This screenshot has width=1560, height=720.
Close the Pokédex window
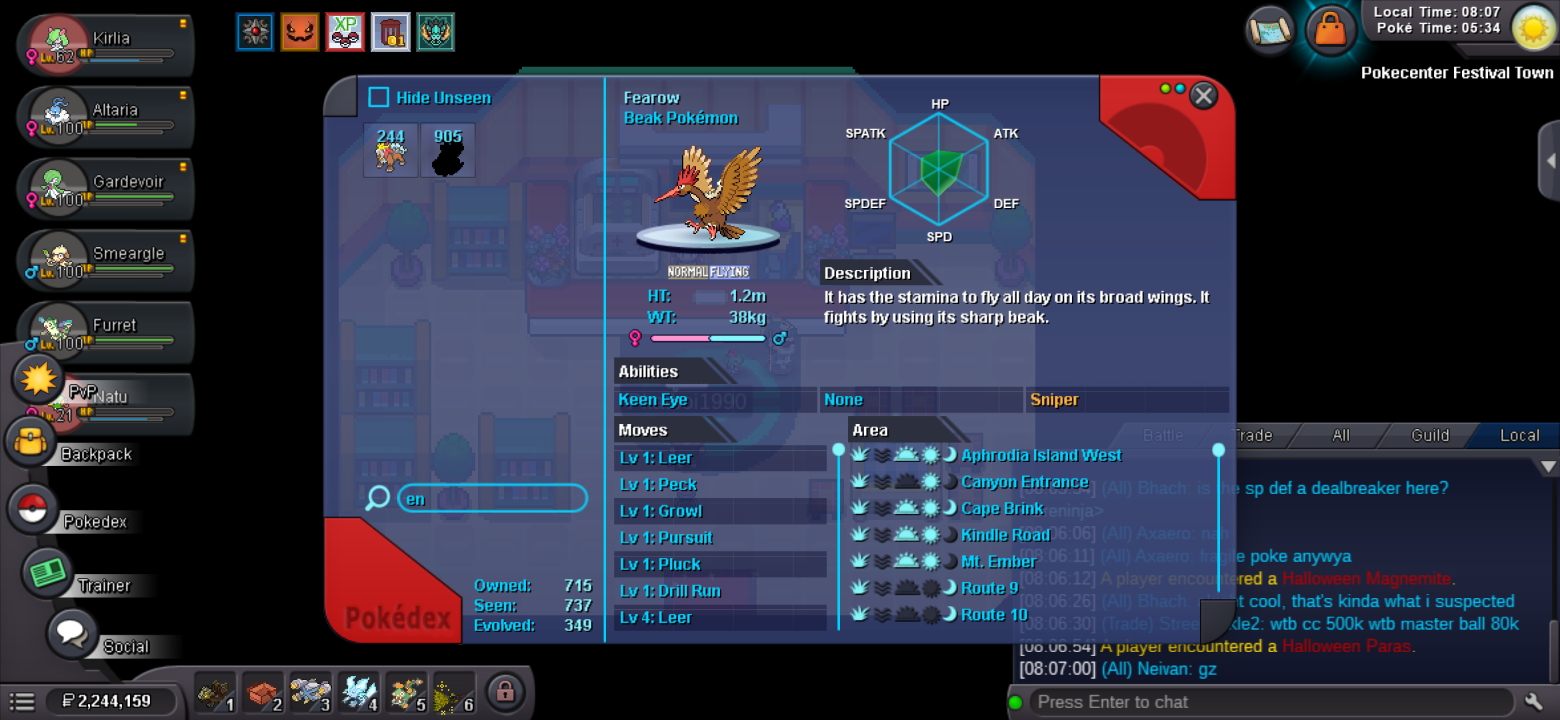[x=1204, y=95]
